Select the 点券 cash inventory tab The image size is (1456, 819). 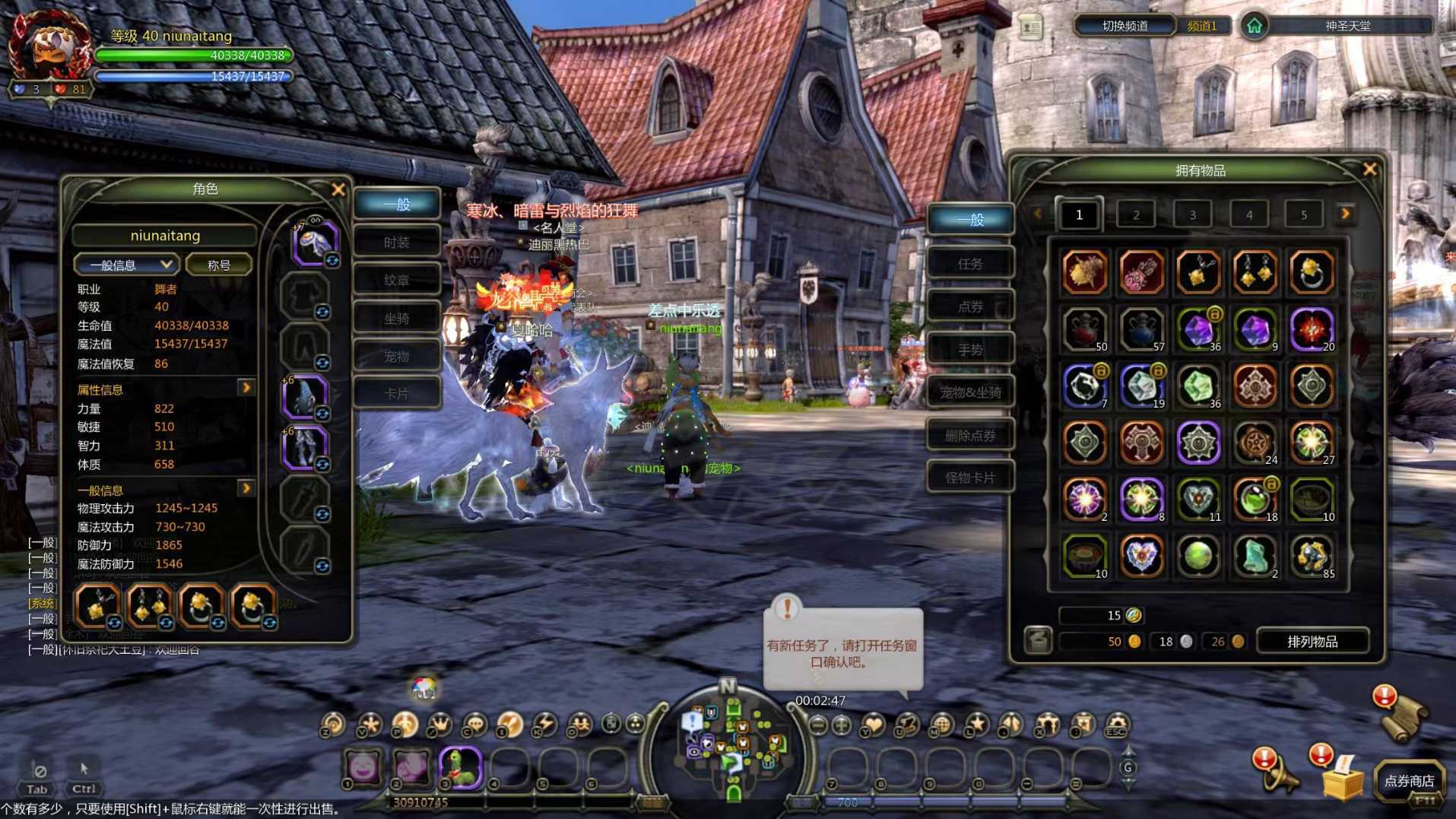point(970,306)
